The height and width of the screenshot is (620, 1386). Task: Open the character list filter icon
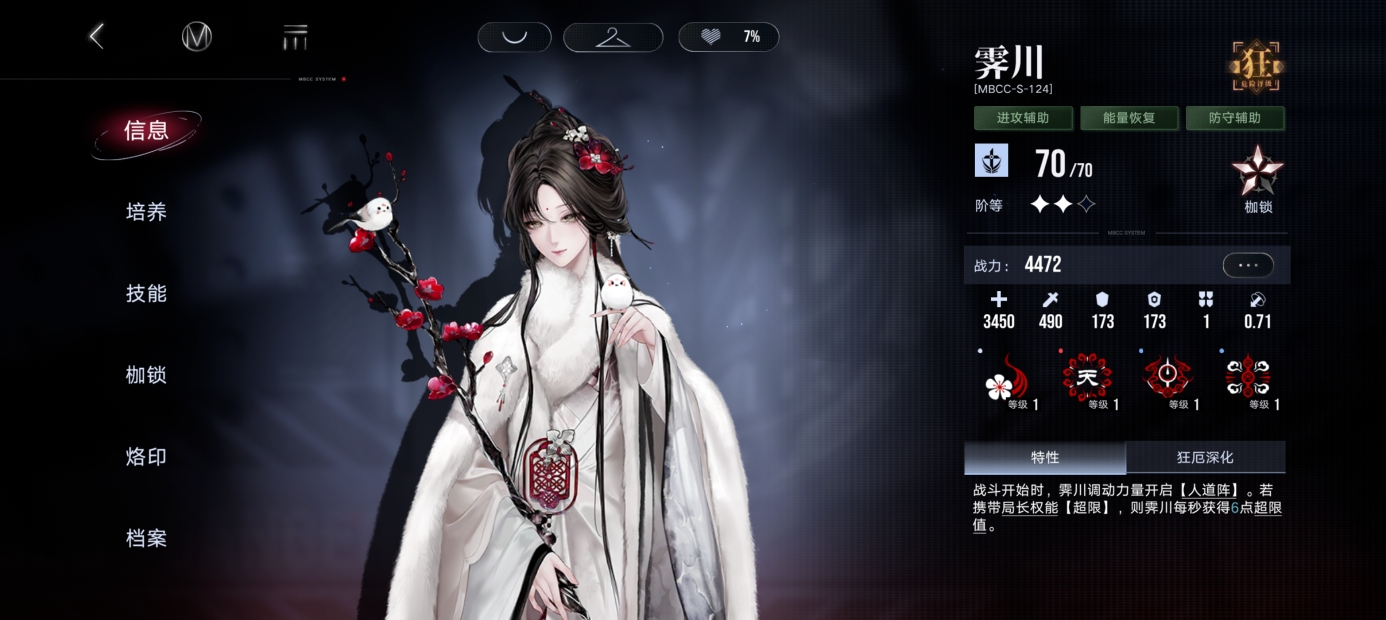point(295,38)
